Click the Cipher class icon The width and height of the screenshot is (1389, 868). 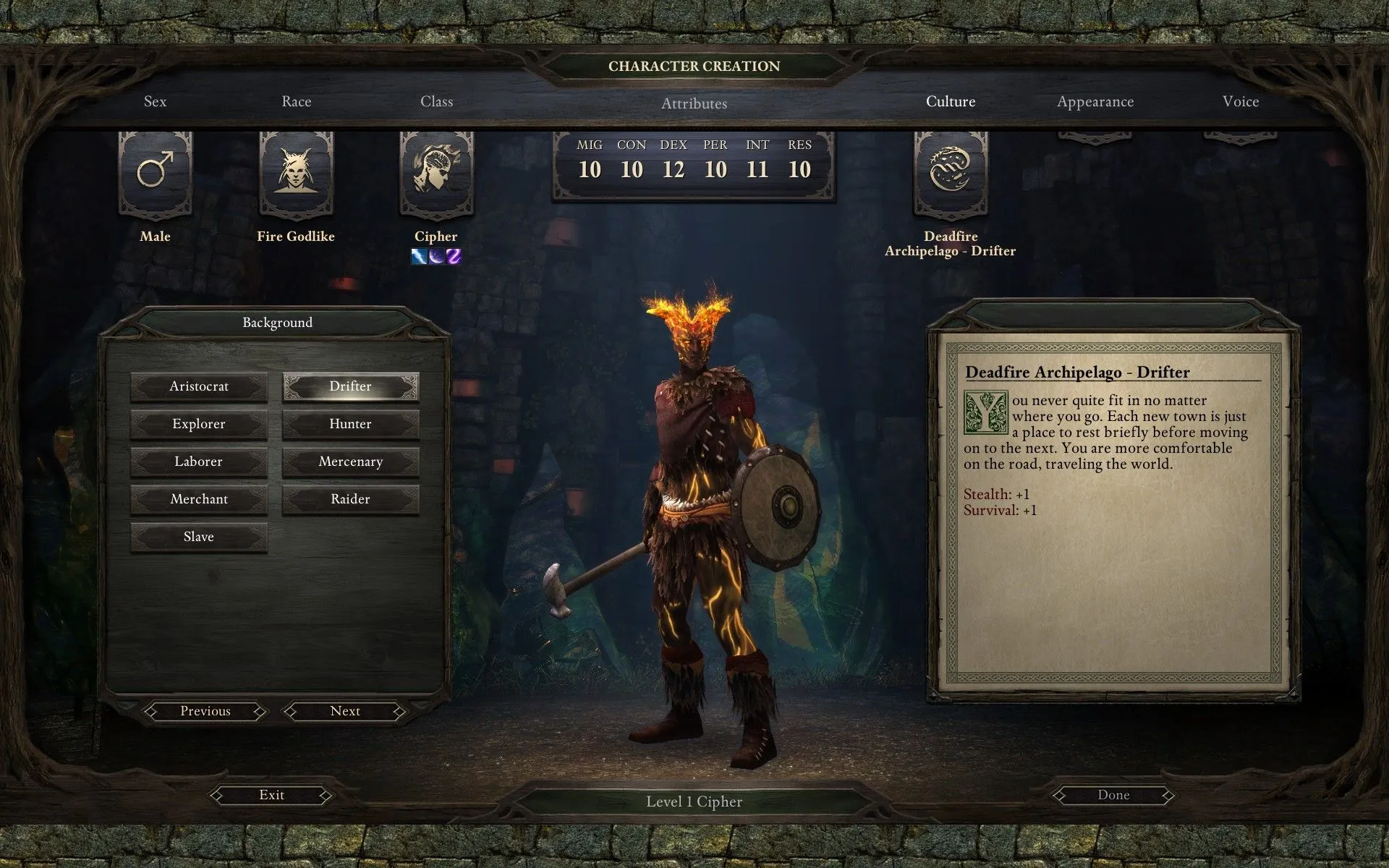(x=436, y=174)
